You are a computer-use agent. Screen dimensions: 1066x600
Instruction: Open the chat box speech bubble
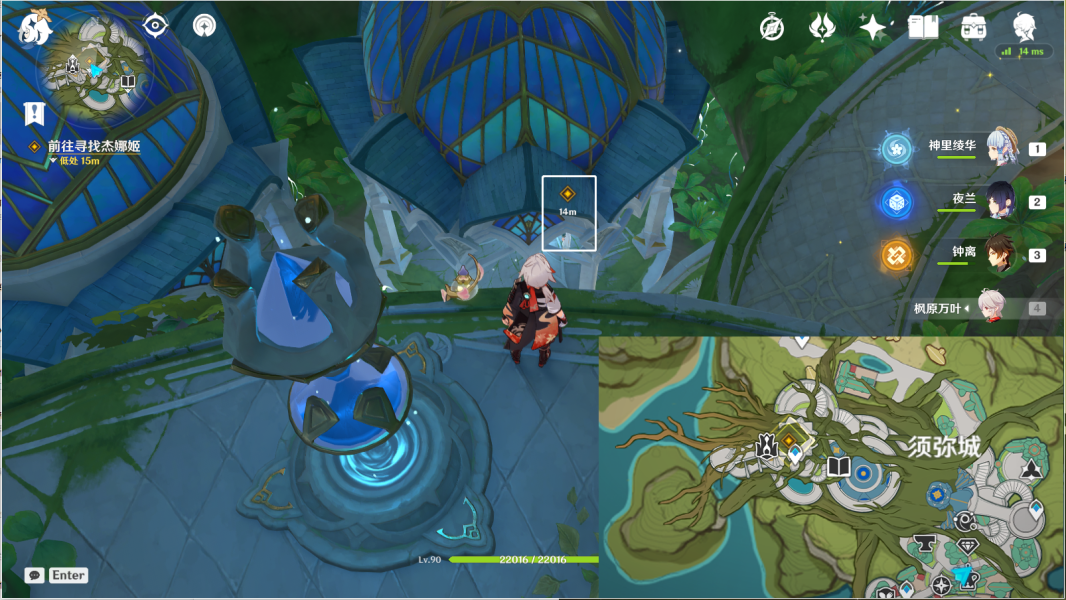35,575
